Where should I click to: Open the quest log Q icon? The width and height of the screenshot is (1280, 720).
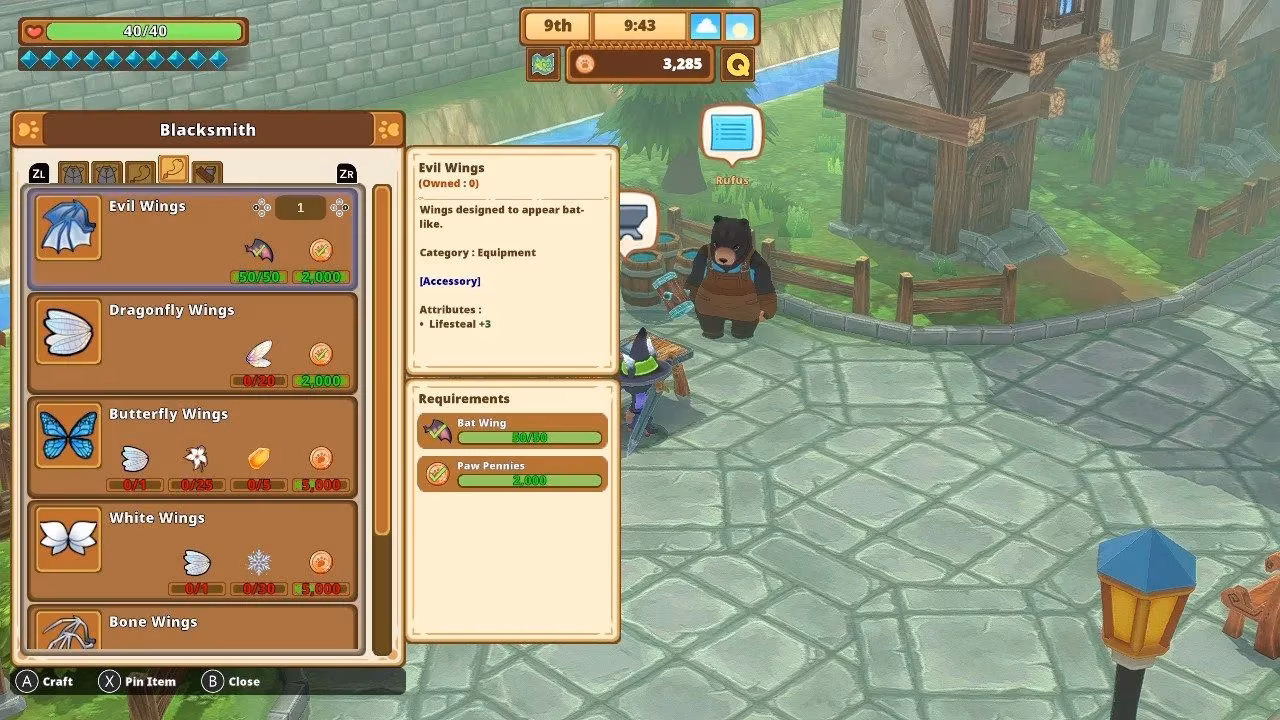pyautogui.click(x=738, y=65)
